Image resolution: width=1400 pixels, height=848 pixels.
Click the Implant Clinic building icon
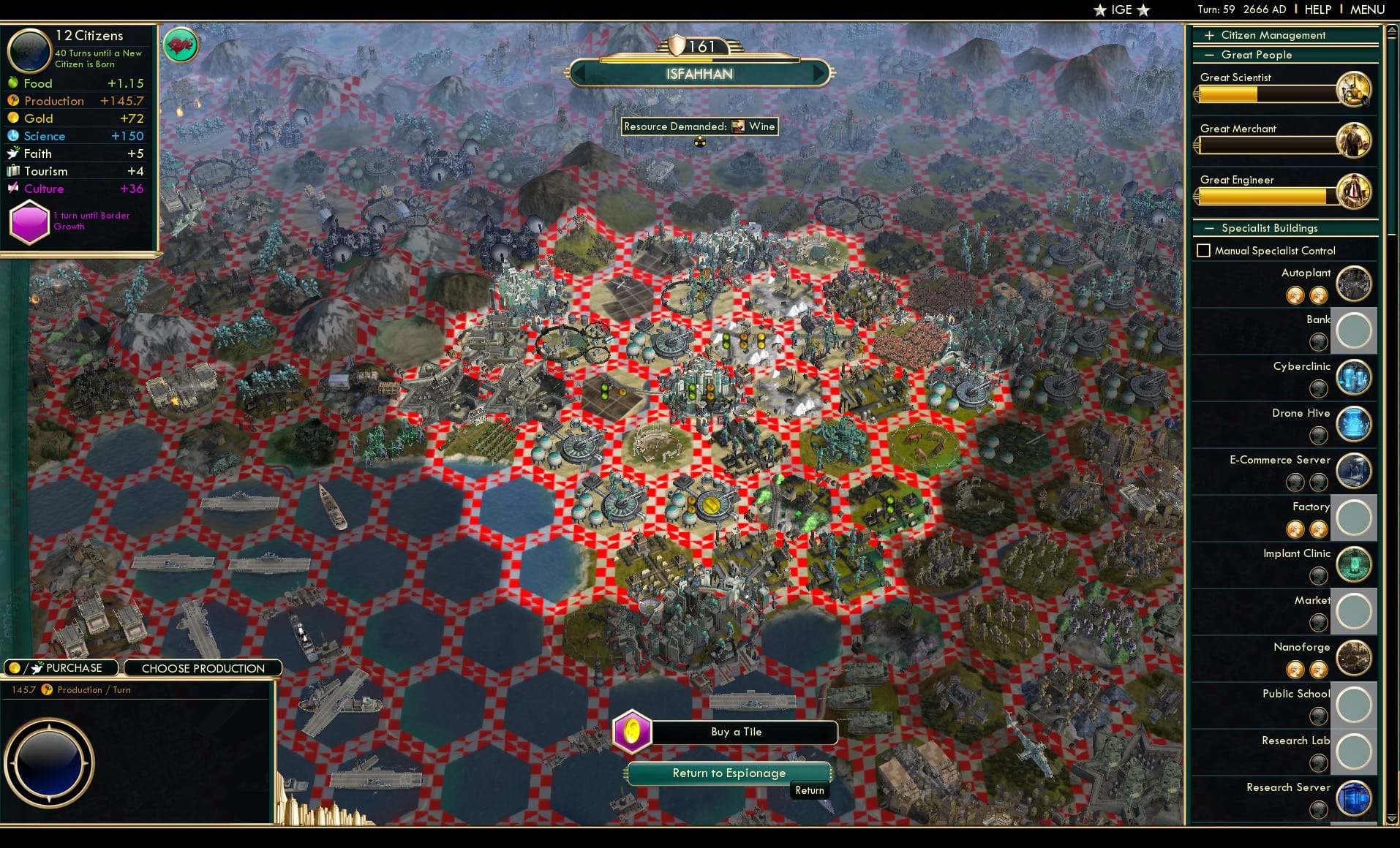(1354, 564)
